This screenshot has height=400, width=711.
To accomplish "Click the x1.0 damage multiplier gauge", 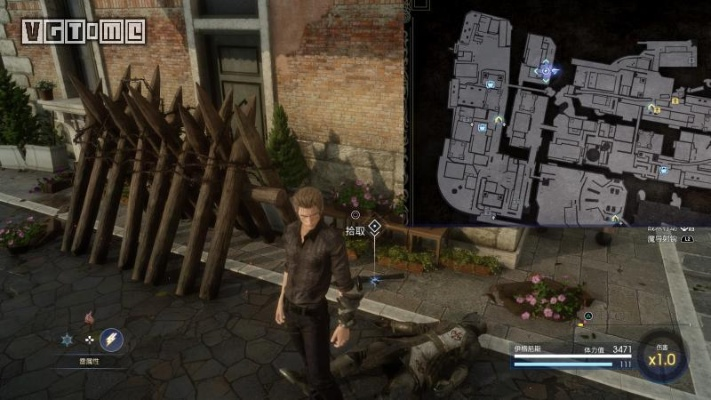I will [662, 358].
